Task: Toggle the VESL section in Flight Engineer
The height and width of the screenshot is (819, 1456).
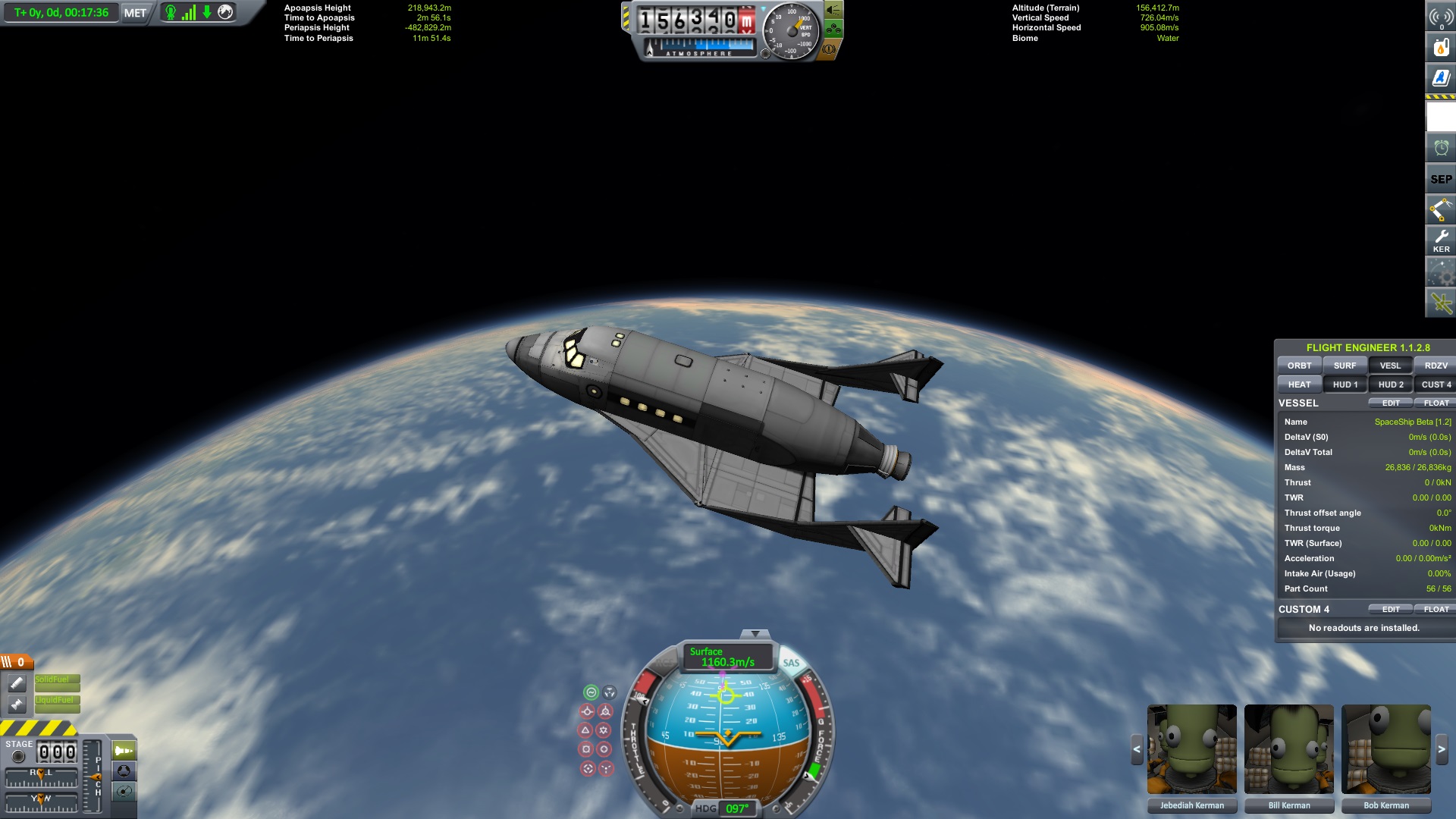Action: pyautogui.click(x=1390, y=366)
